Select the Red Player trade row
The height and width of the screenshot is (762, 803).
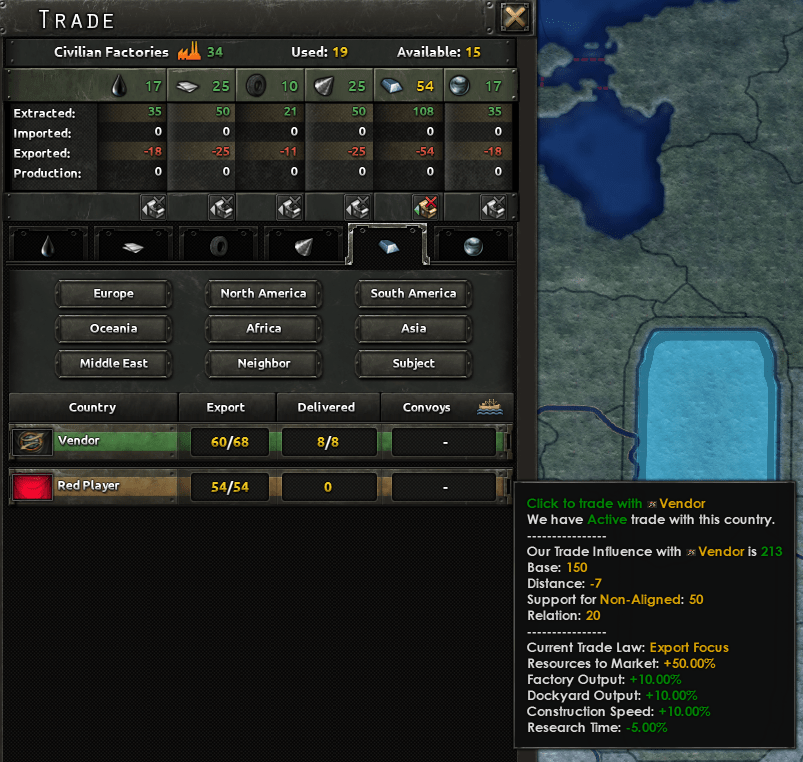(x=95, y=487)
